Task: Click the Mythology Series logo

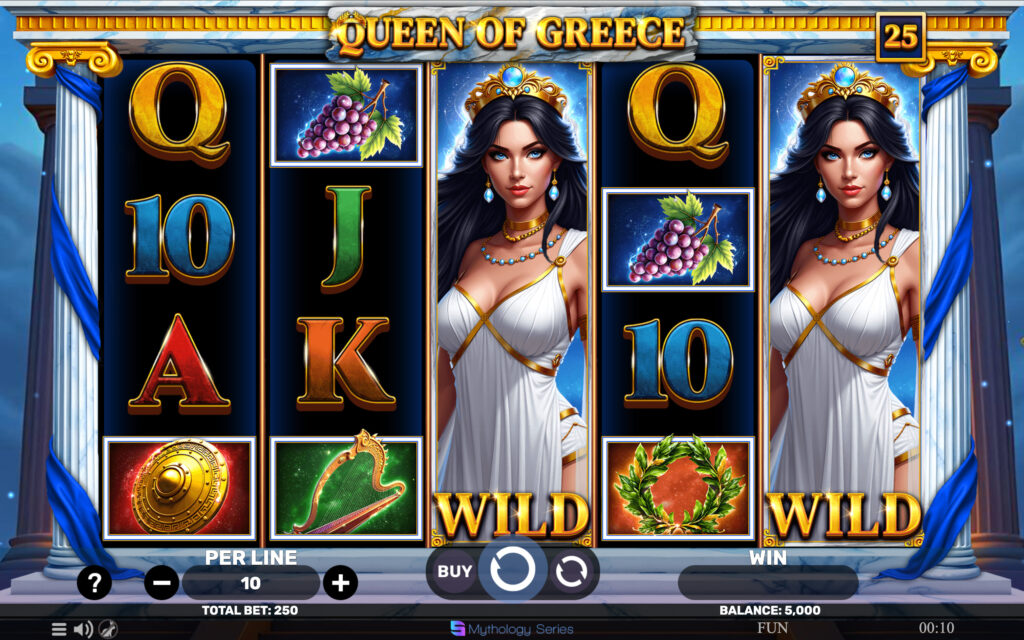Action: tap(511, 629)
